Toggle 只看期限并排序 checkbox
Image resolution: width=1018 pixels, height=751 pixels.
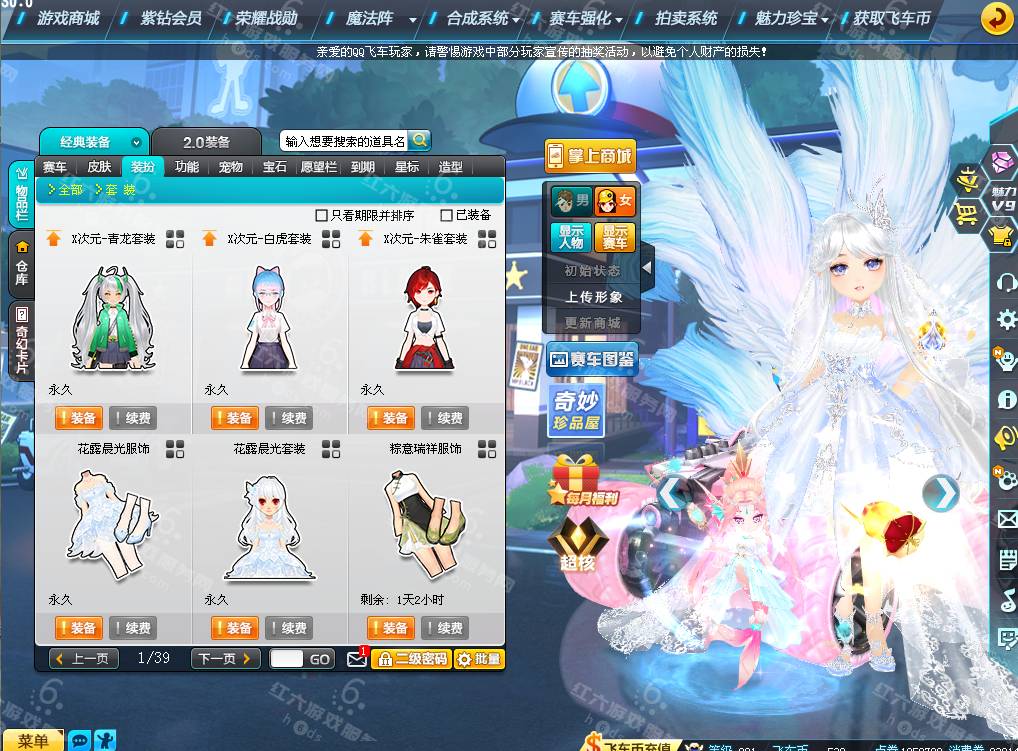click(322, 215)
